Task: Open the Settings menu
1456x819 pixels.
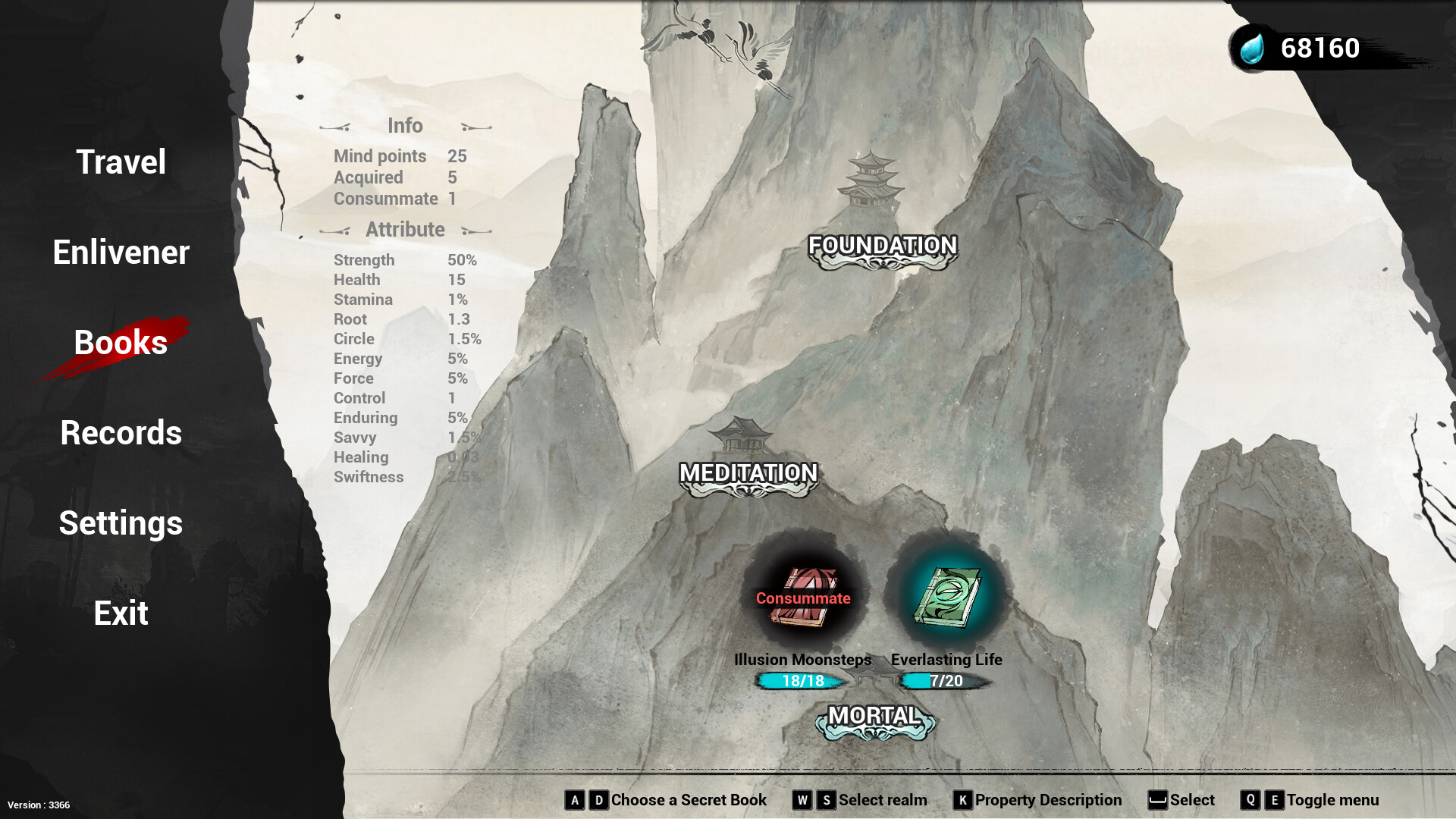Action: click(120, 523)
